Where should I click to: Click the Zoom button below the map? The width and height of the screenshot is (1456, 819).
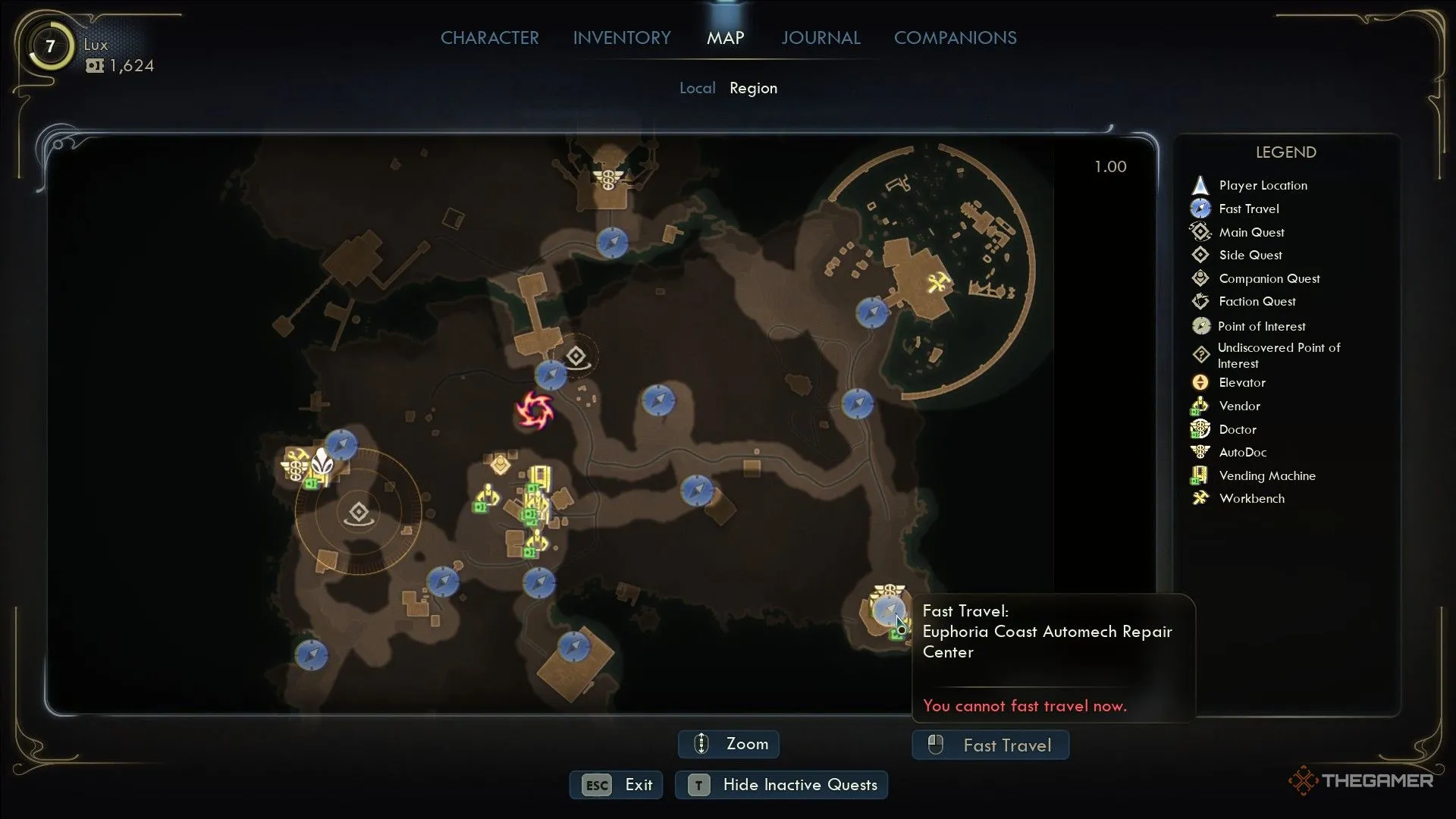pyautogui.click(x=728, y=744)
